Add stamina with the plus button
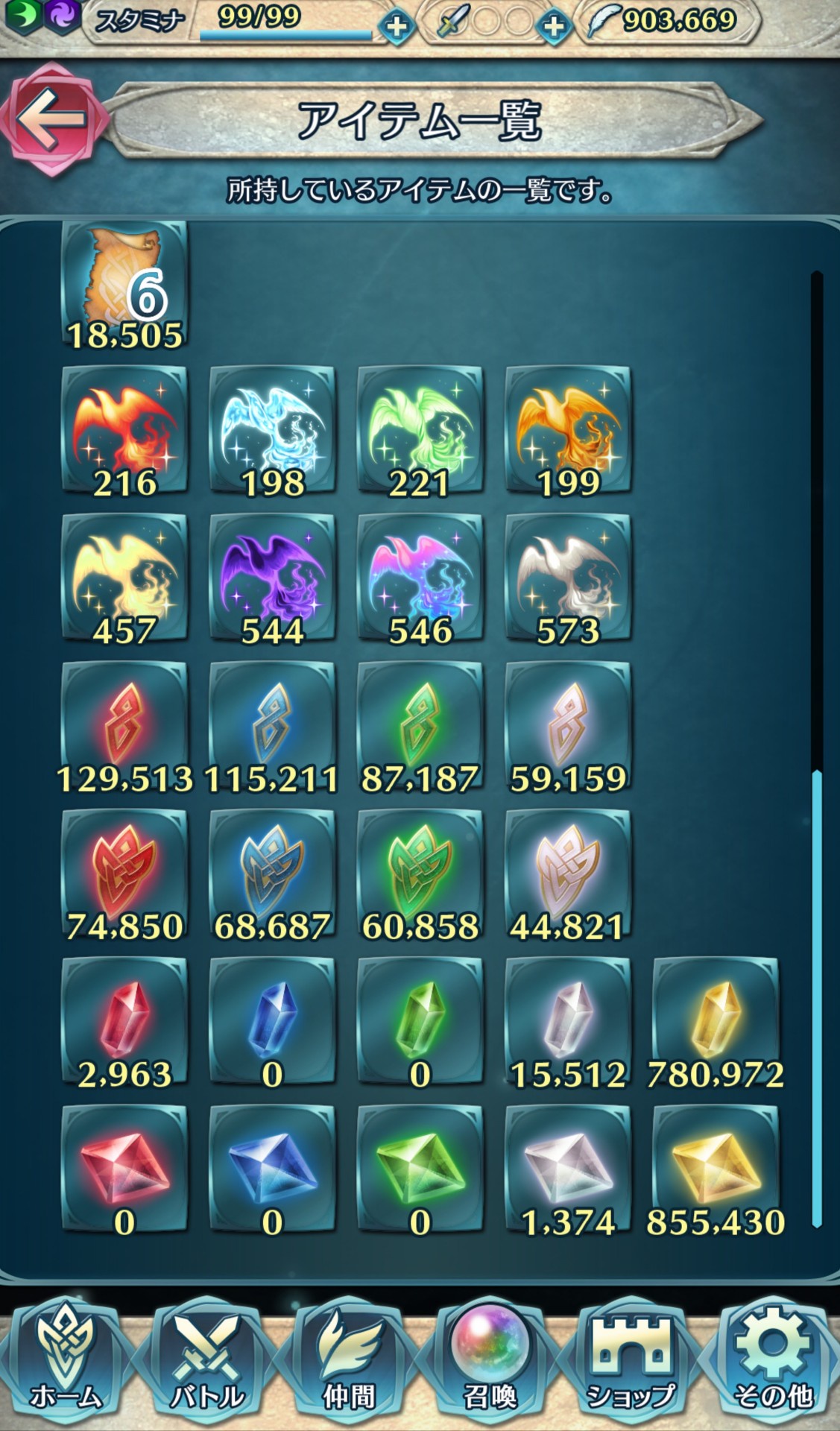Viewport: 840px width, 1431px height. [396, 27]
